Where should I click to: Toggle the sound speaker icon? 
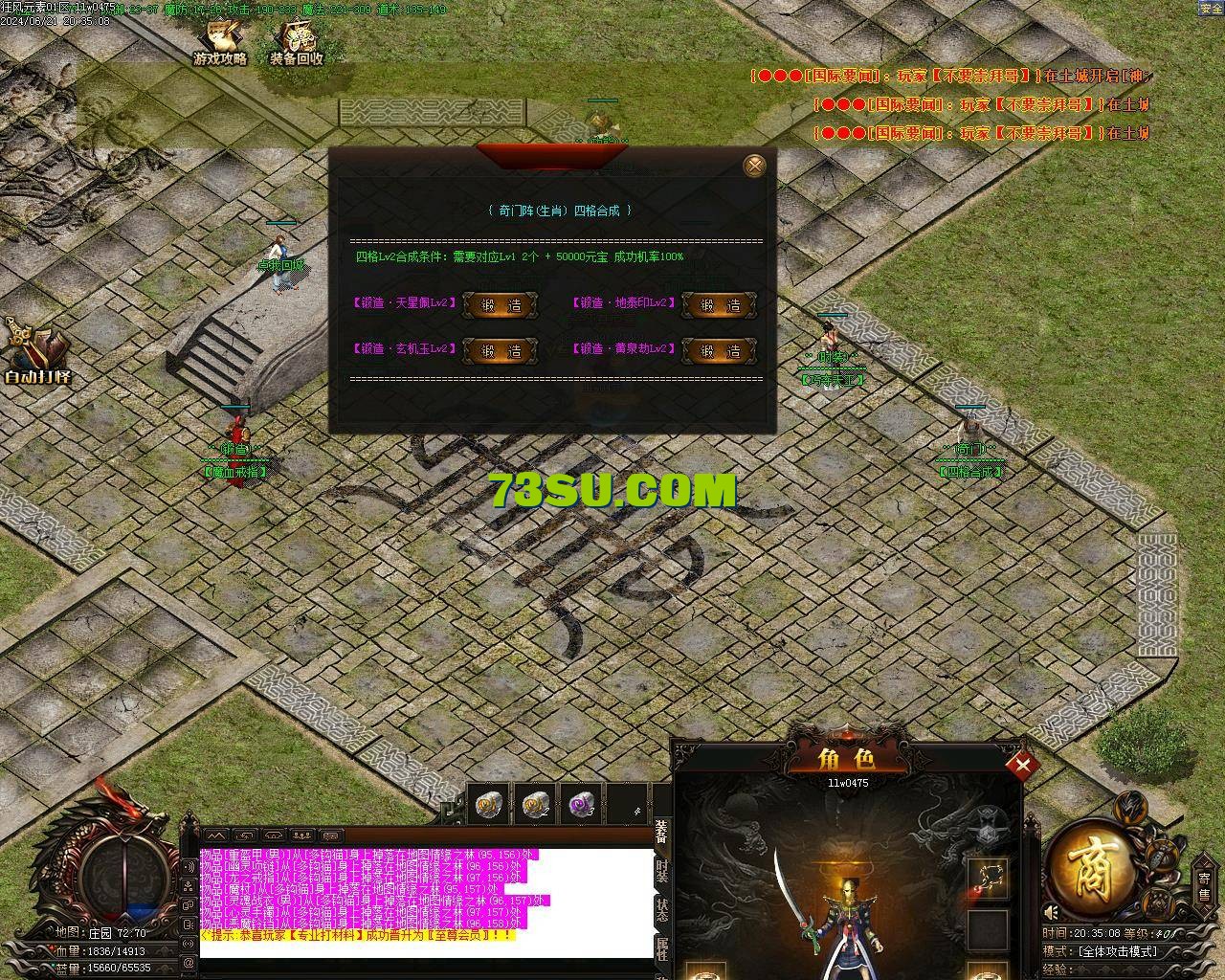(x=1052, y=913)
